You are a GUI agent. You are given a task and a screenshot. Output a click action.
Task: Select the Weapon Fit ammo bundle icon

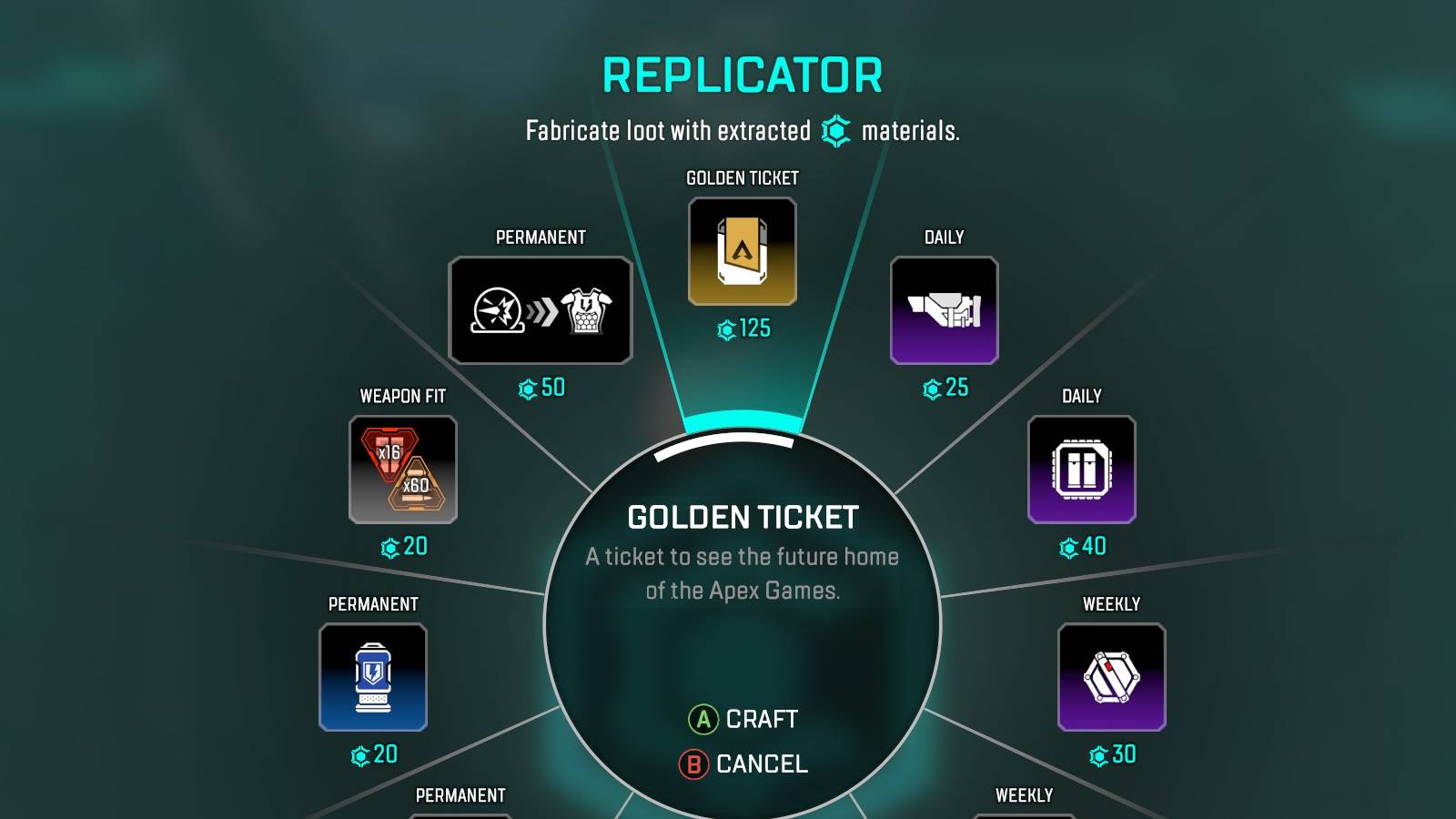point(402,471)
